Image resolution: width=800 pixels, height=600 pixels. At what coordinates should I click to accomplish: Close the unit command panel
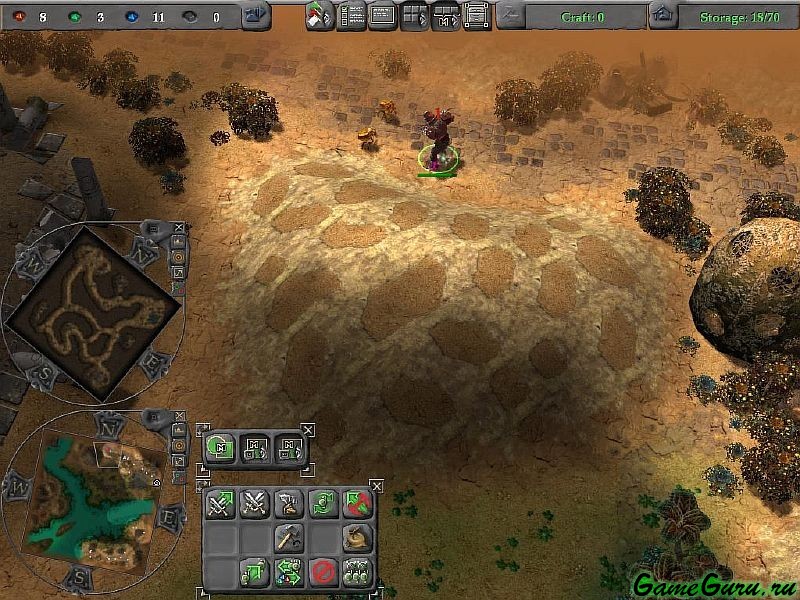pyautogui.click(x=376, y=486)
